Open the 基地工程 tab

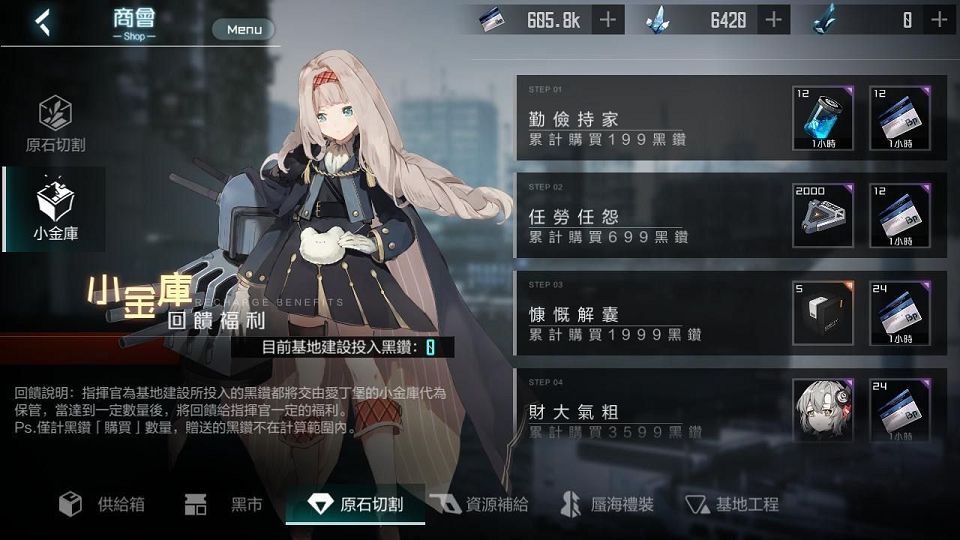point(732,504)
